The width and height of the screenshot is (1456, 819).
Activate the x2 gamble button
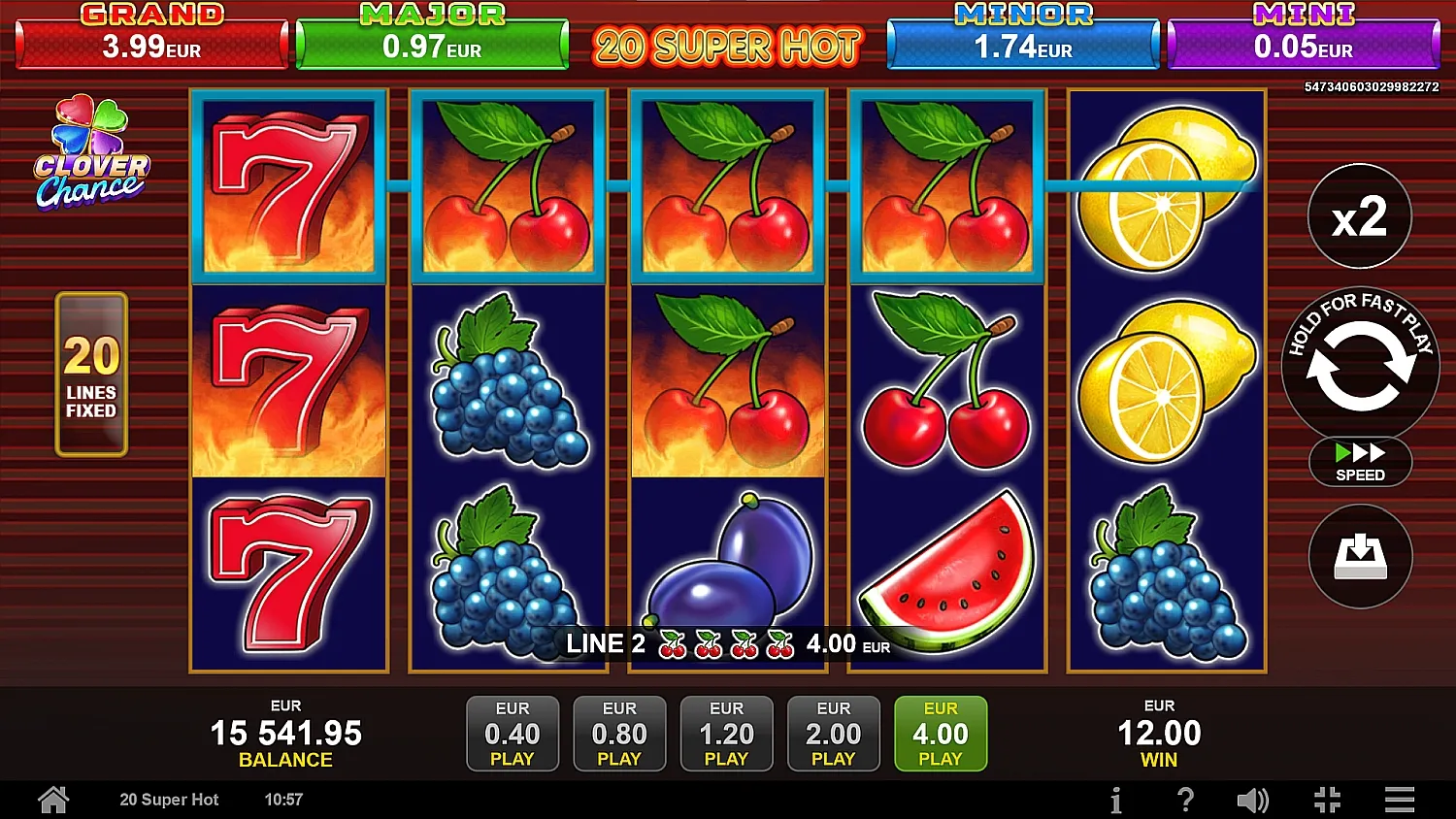click(1359, 216)
